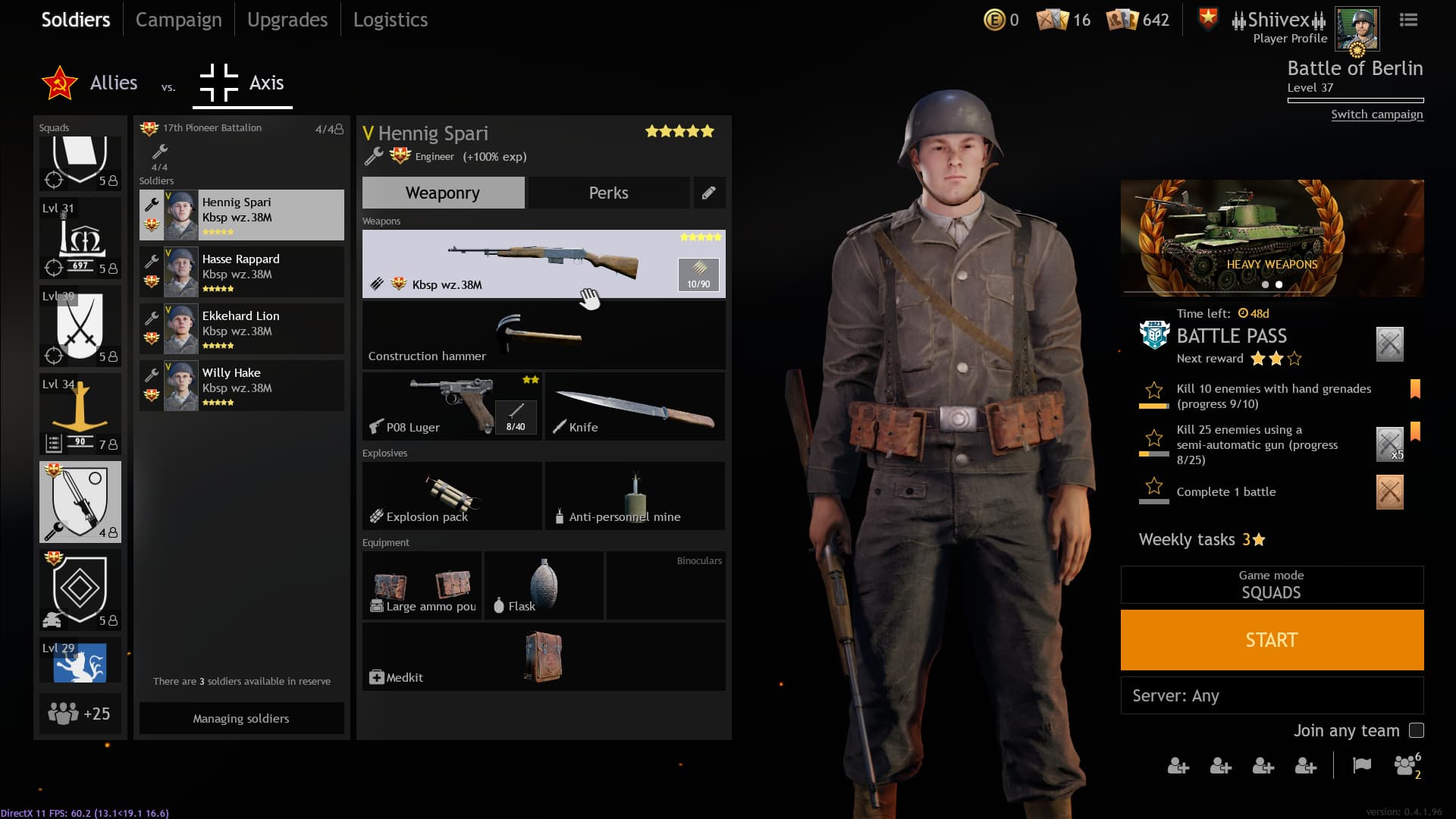Open the pencil edit icon beside Perks
Image resolution: width=1456 pixels, height=819 pixels.
click(x=709, y=193)
